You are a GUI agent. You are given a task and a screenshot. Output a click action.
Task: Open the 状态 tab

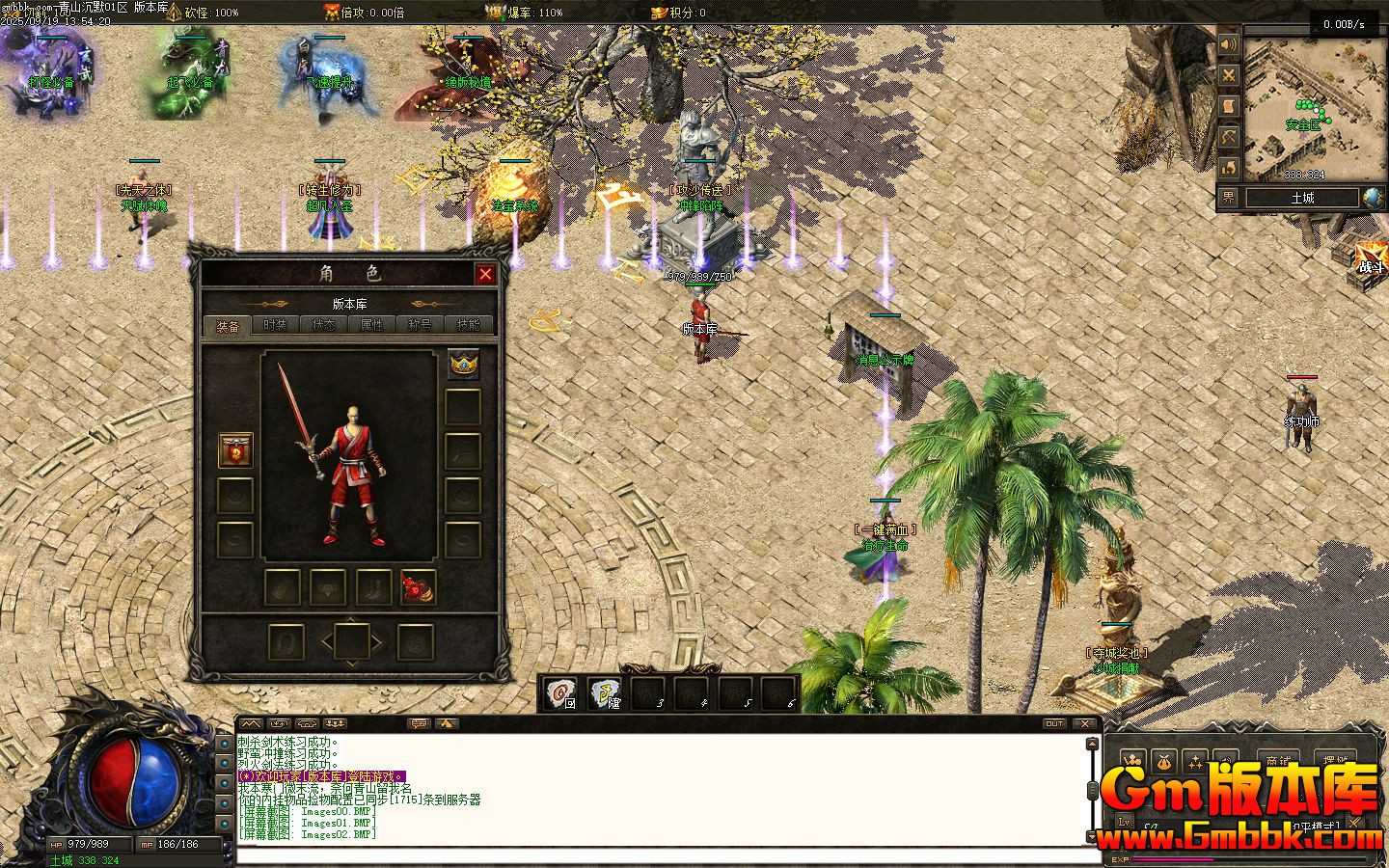coord(324,326)
